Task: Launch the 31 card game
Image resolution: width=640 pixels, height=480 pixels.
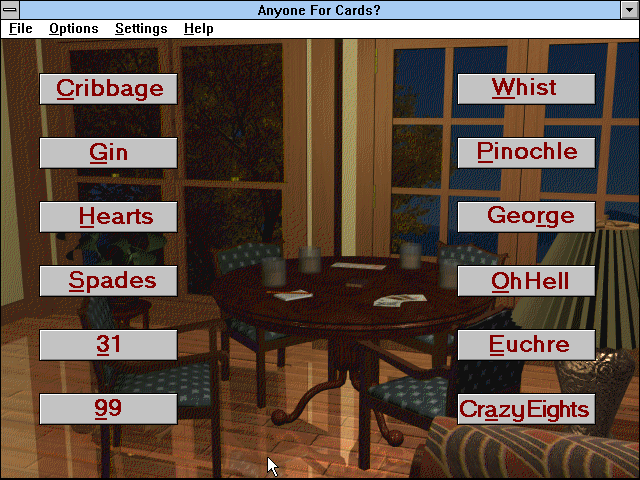Action: (109, 345)
